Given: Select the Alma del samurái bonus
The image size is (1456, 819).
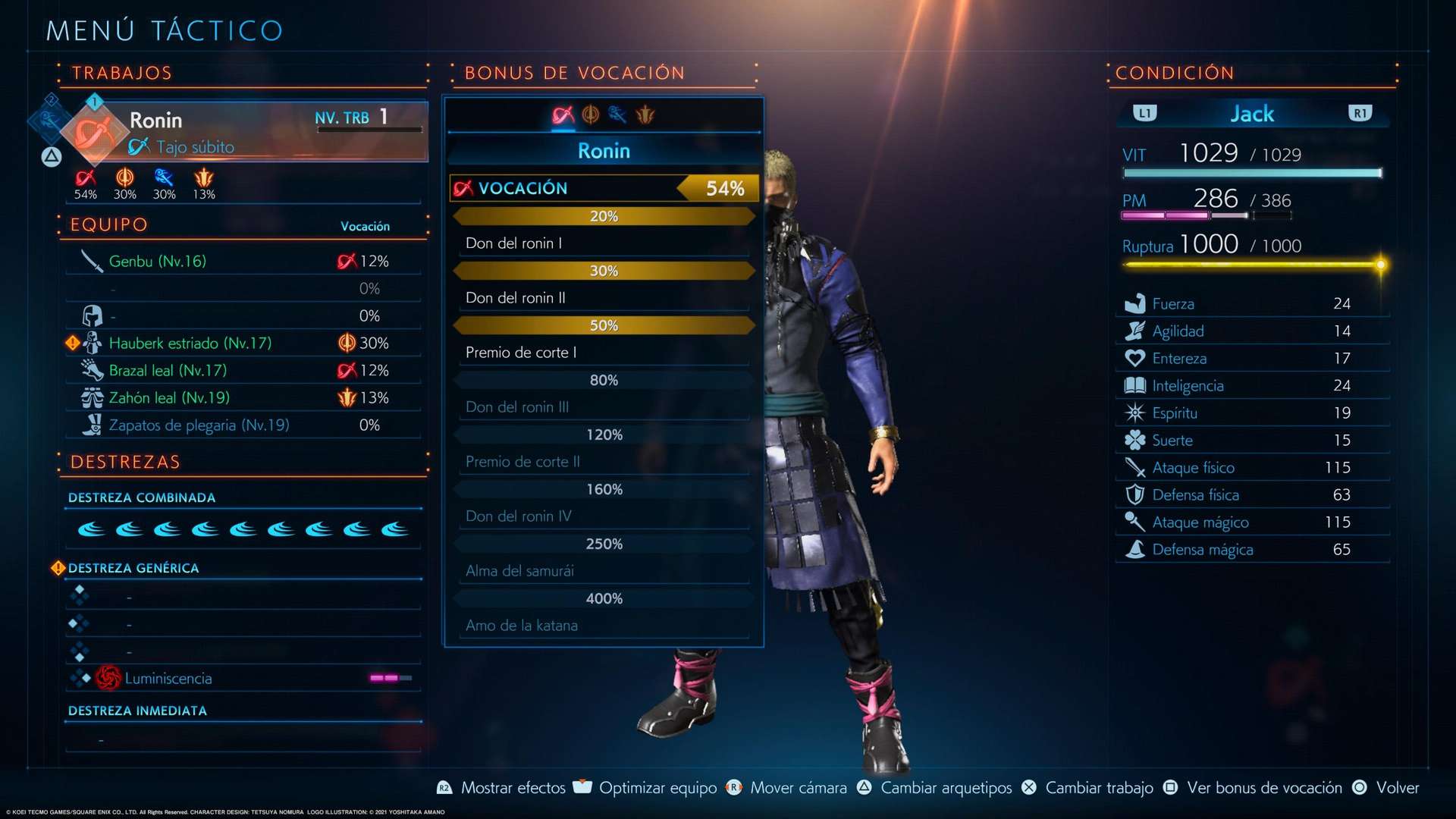Looking at the screenshot, I should coord(604,571).
